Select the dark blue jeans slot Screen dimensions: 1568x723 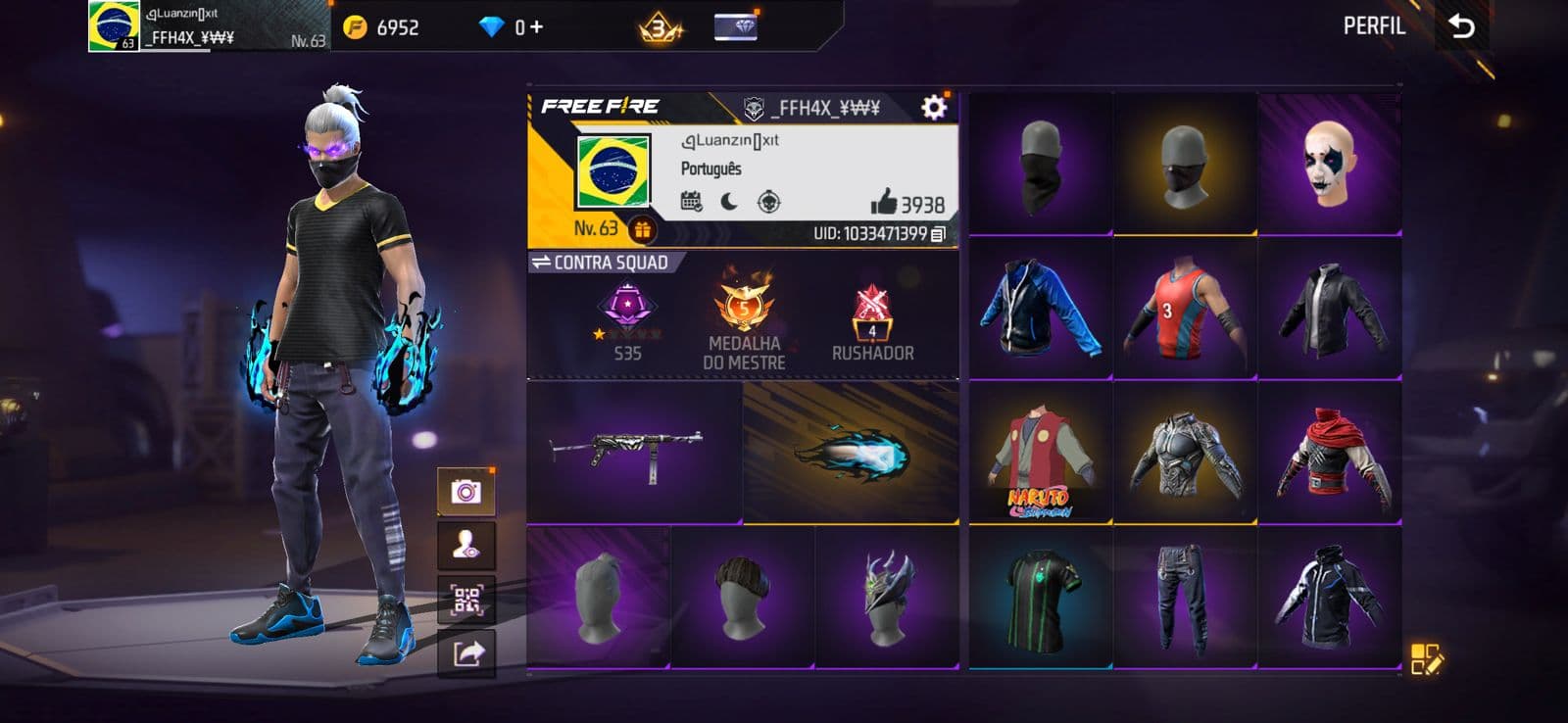[x=1185, y=598]
